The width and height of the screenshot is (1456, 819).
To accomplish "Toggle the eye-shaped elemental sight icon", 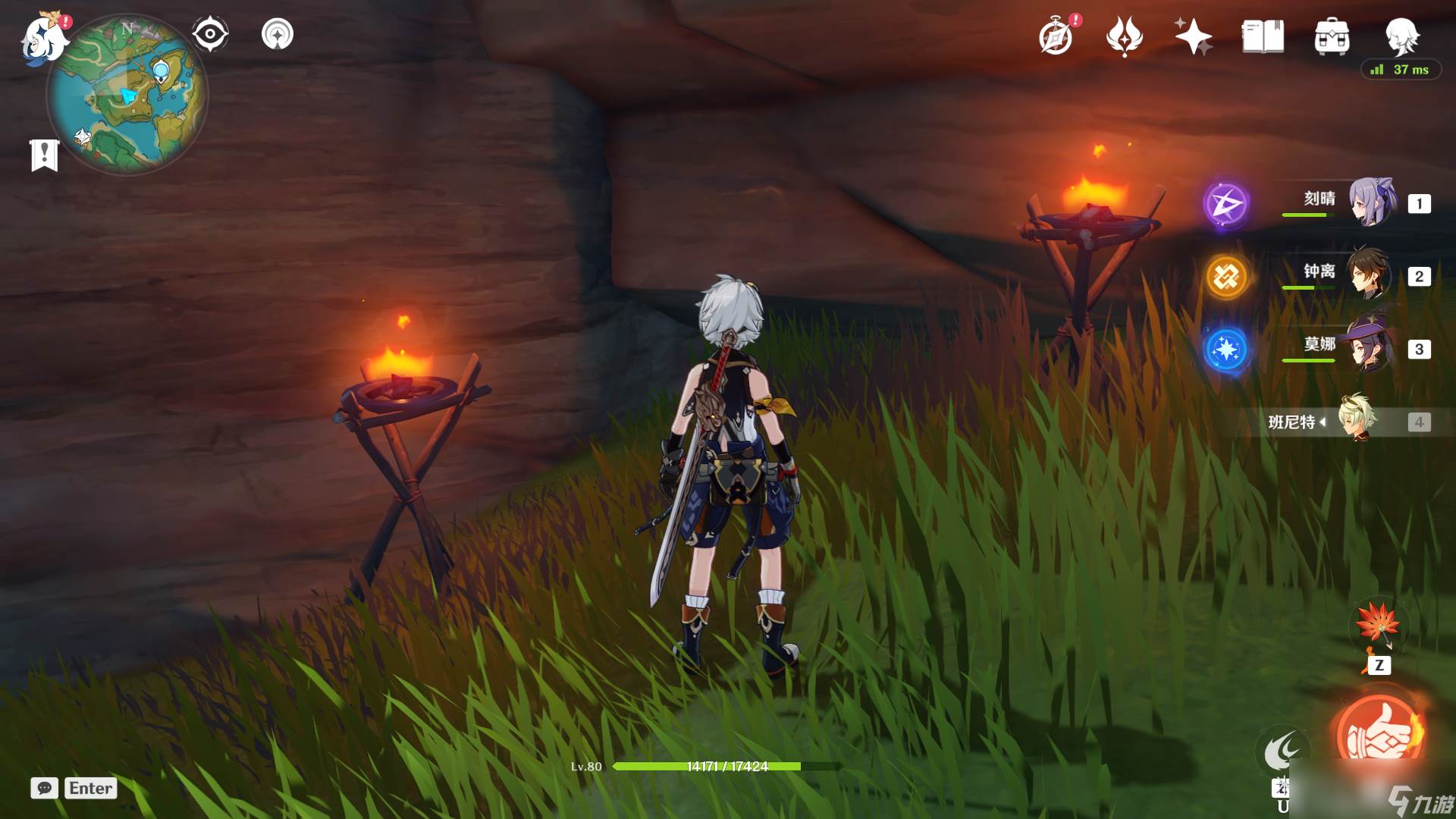I will pos(210,34).
